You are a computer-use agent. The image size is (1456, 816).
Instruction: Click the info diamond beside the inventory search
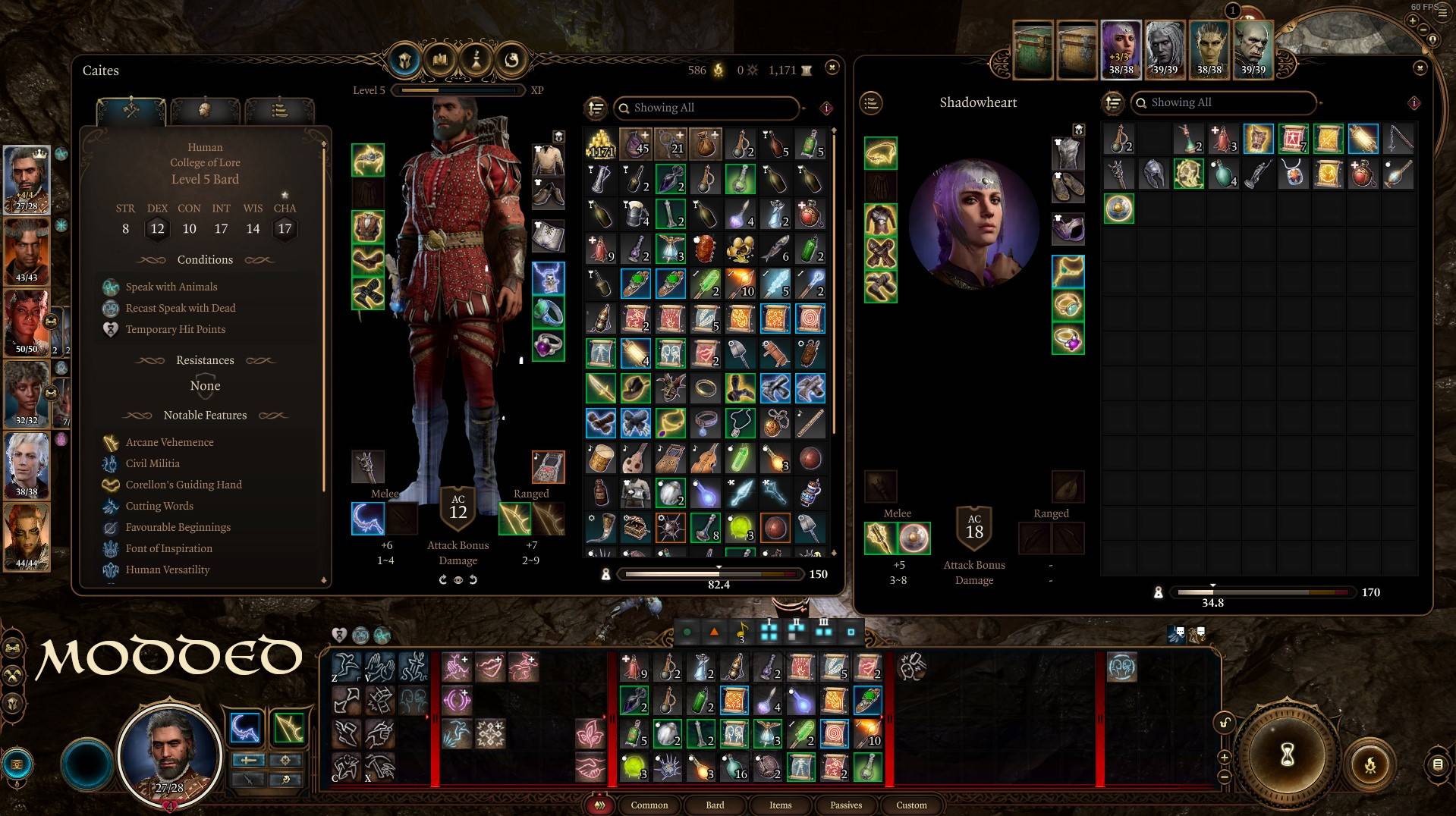coord(828,108)
